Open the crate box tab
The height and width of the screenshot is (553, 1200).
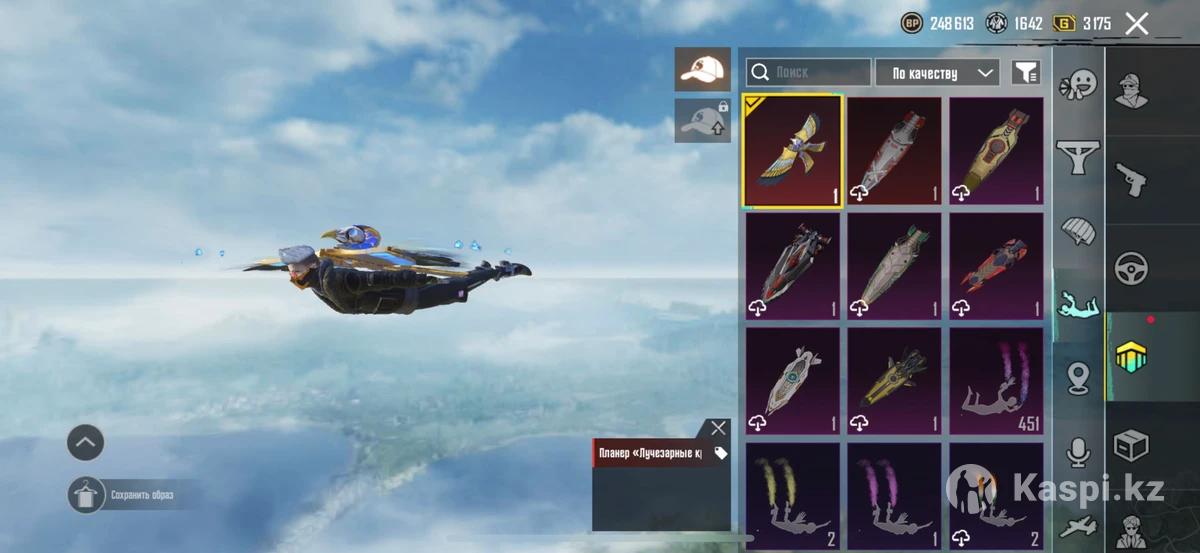tap(1132, 445)
